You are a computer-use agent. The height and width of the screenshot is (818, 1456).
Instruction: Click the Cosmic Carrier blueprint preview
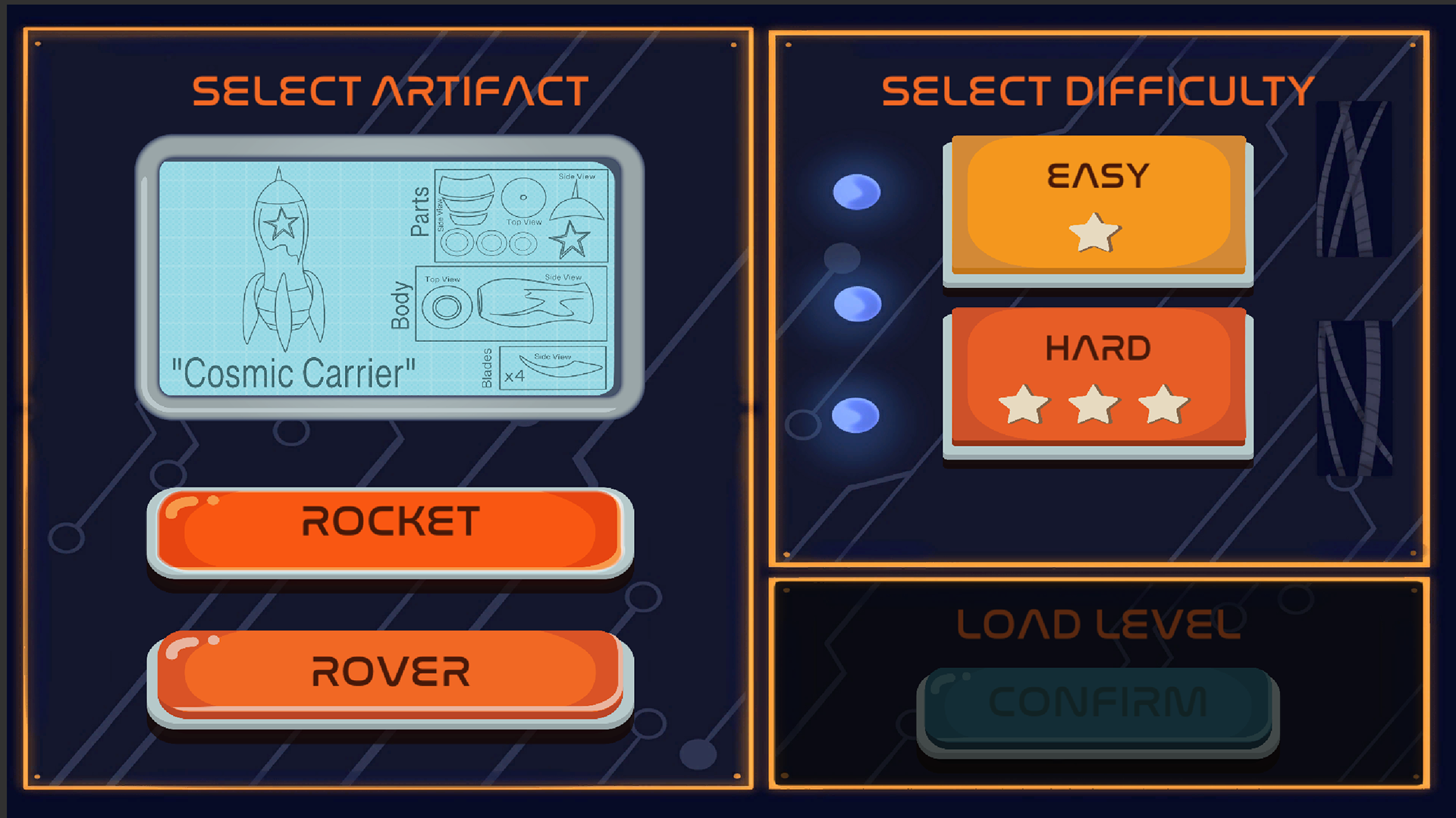388,277
